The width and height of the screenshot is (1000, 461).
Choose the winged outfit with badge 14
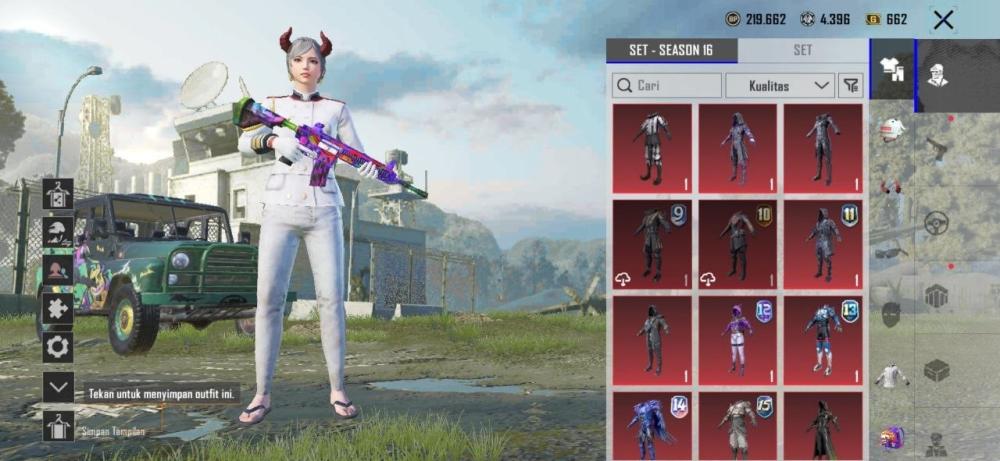pos(652,425)
